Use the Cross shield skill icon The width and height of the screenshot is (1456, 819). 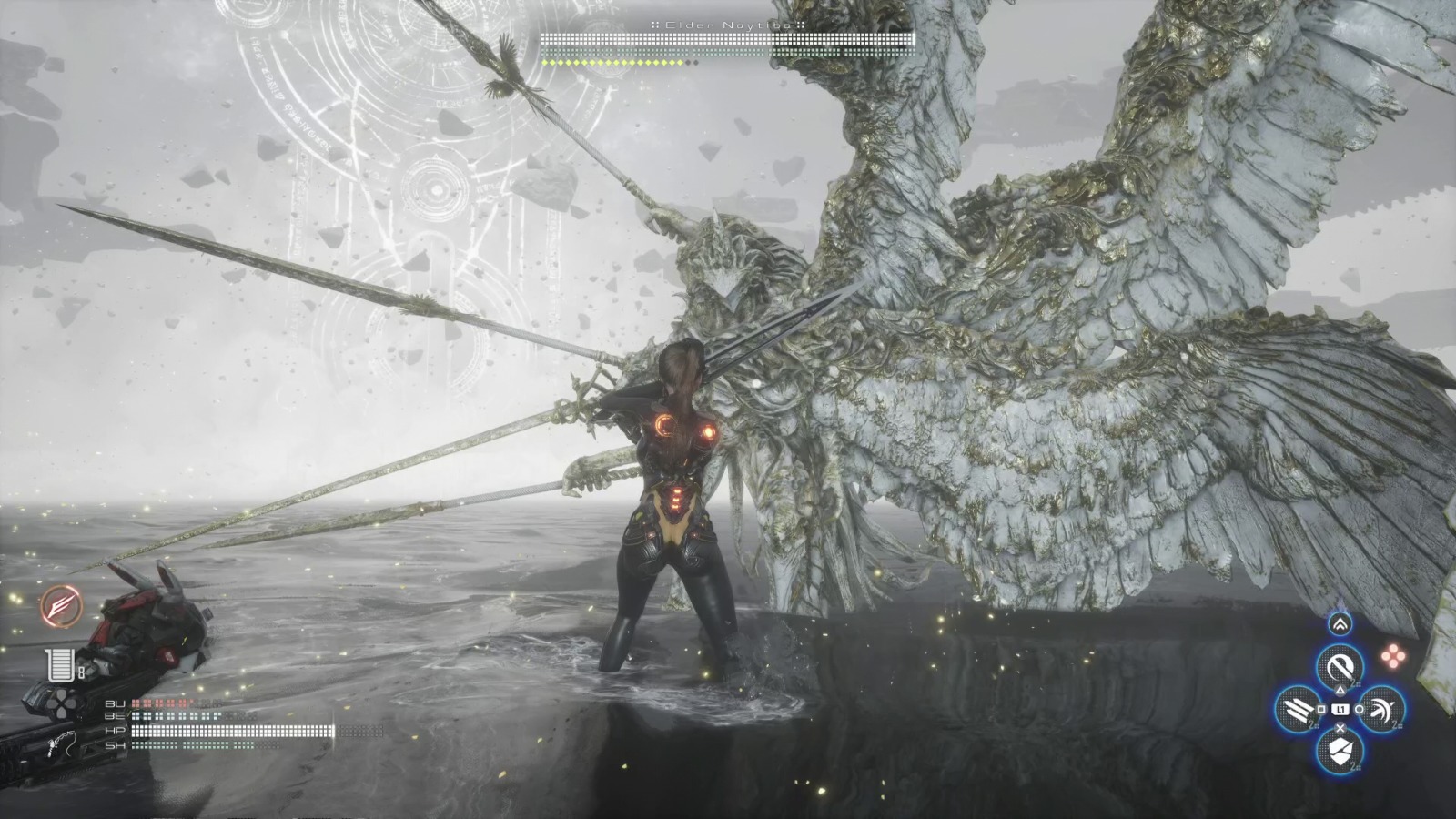click(x=1339, y=751)
